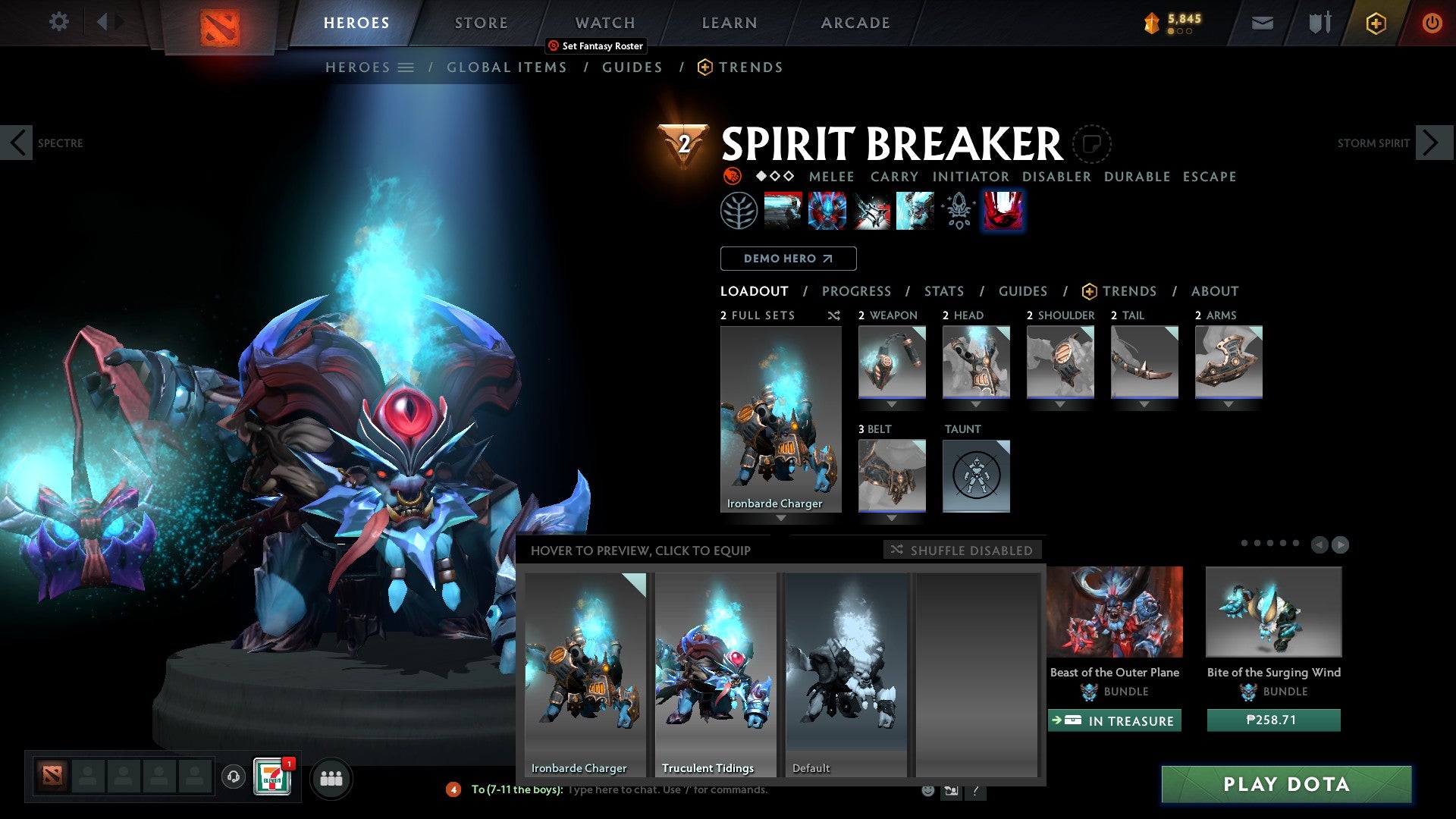
Task: Click the Demo Hero button
Action: point(788,258)
